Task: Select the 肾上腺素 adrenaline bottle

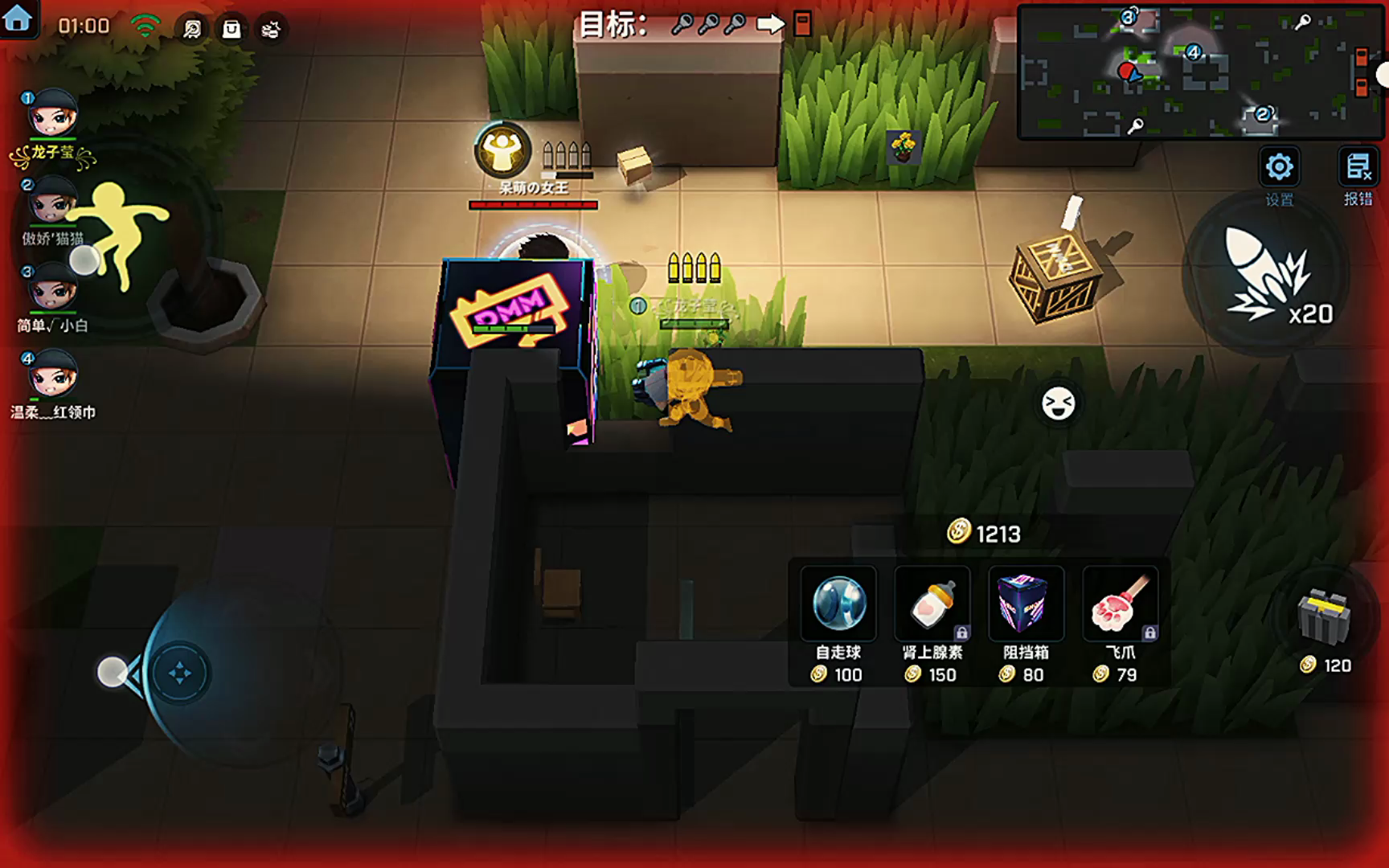Action: [x=932, y=604]
